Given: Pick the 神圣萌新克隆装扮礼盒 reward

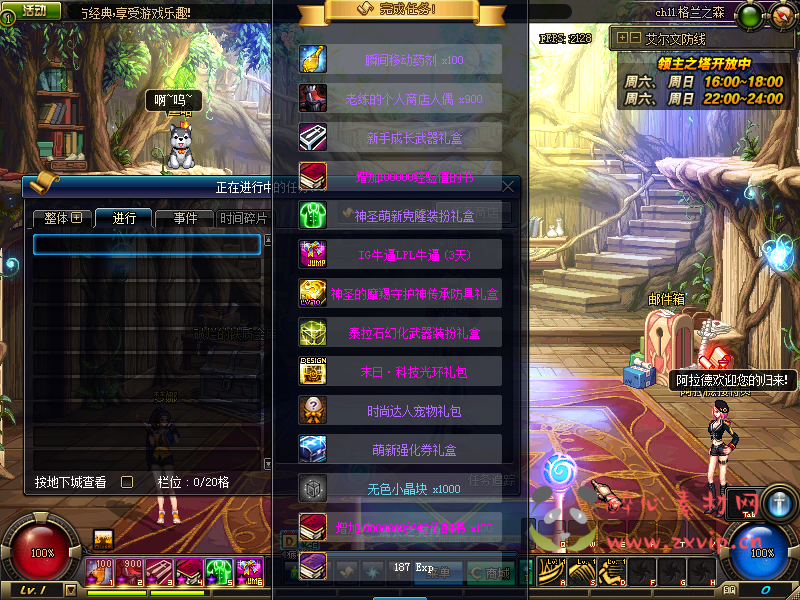Looking at the screenshot, I should pos(400,215).
